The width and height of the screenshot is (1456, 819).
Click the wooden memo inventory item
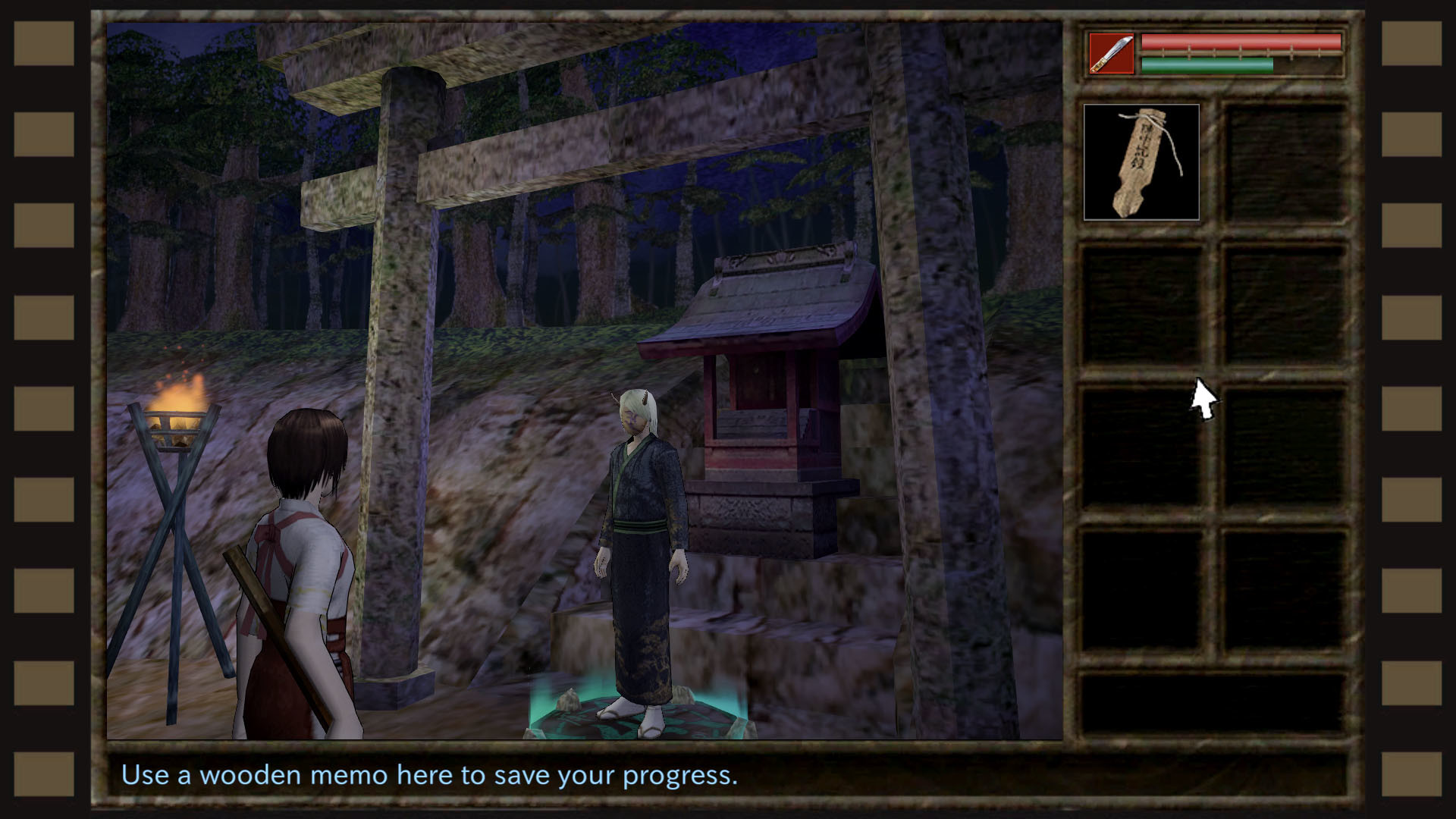coord(1142,161)
